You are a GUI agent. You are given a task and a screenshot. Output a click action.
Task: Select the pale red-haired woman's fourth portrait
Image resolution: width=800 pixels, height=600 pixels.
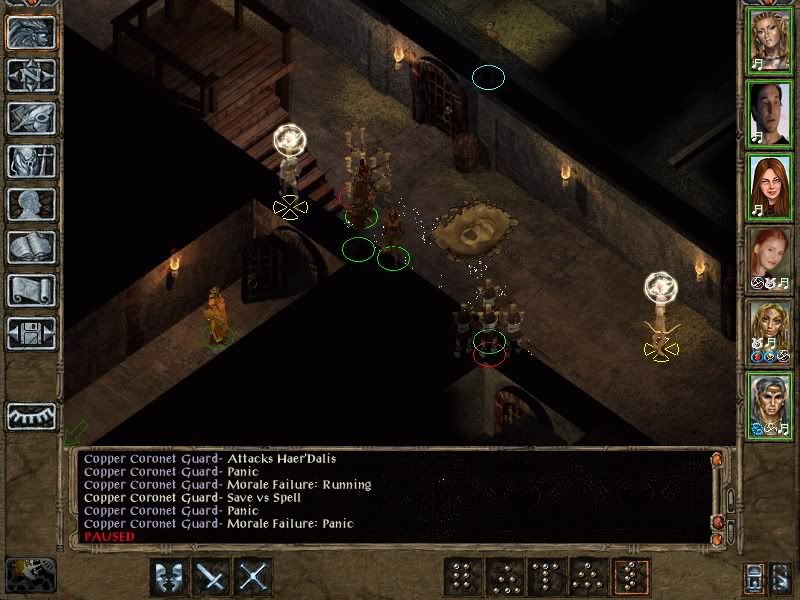[770, 257]
